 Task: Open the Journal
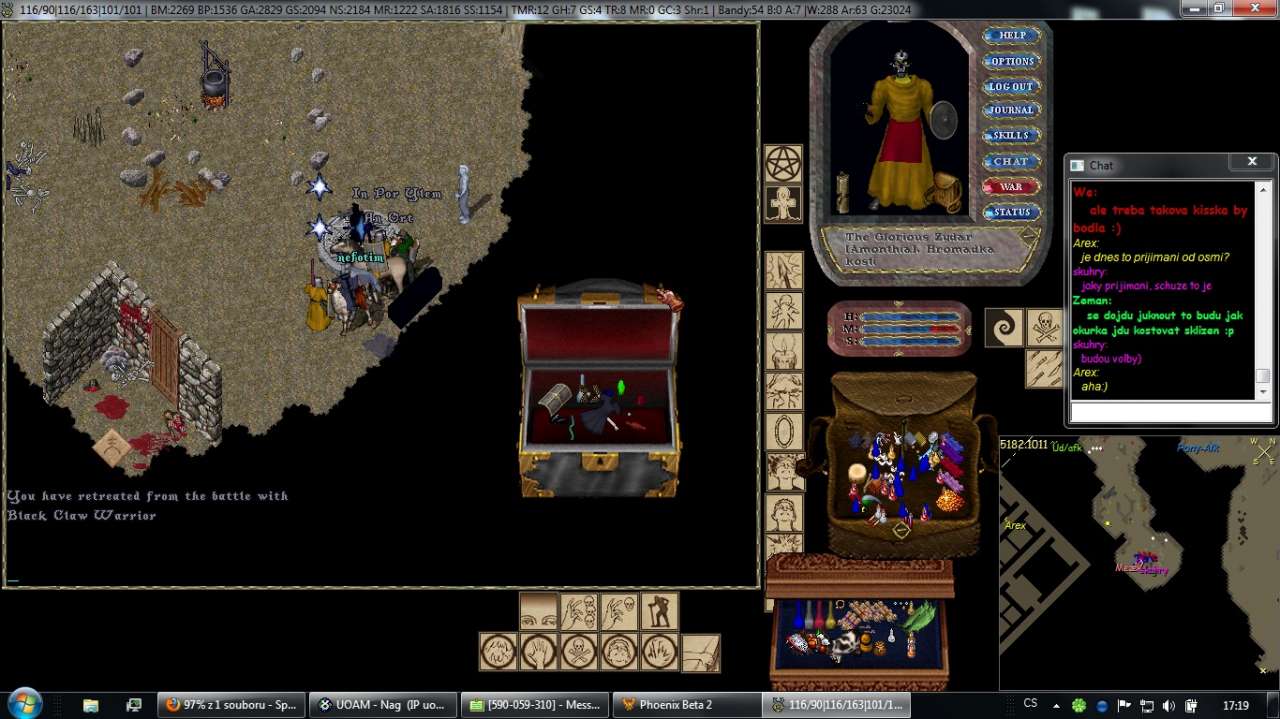tap(1012, 110)
